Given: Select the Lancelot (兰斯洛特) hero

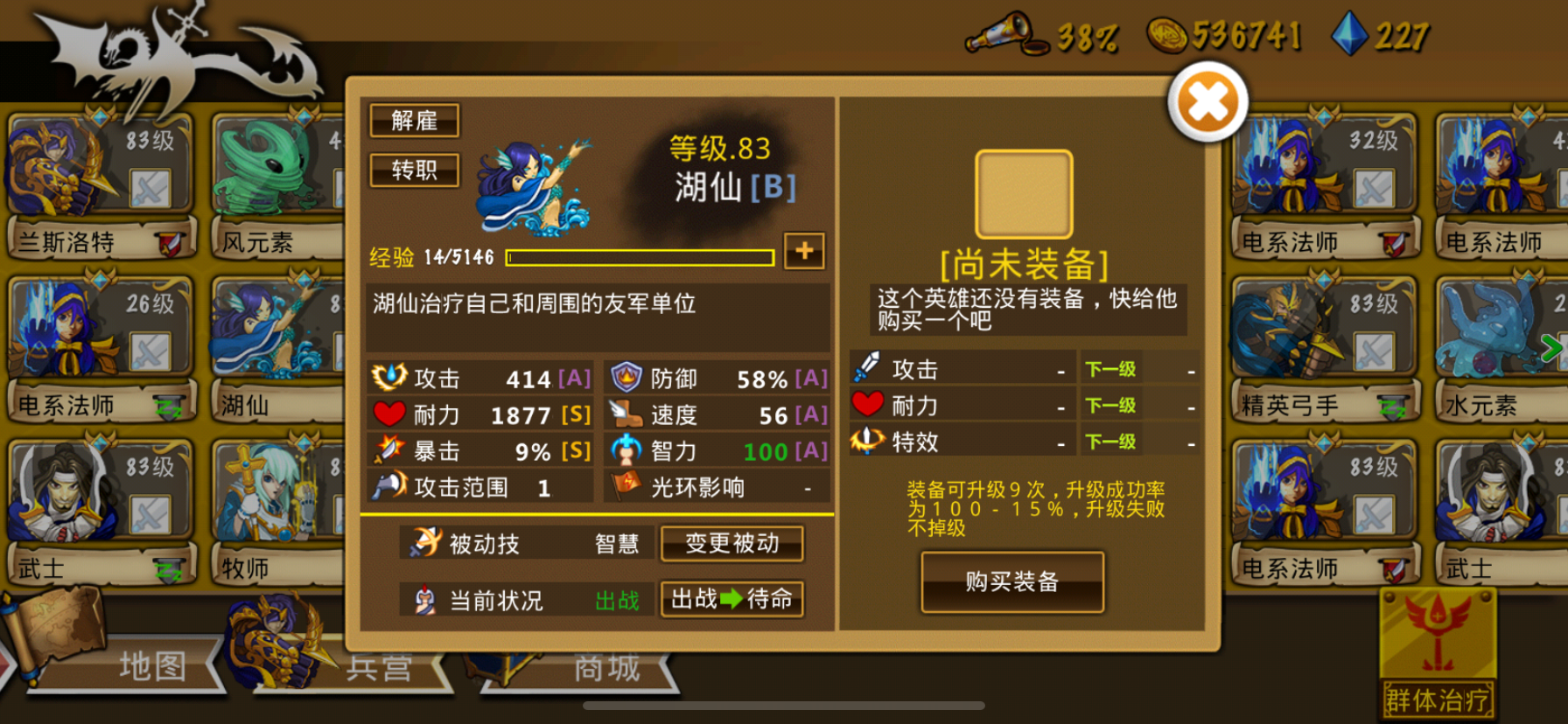Looking at the screenshot, I should [96, 166].
